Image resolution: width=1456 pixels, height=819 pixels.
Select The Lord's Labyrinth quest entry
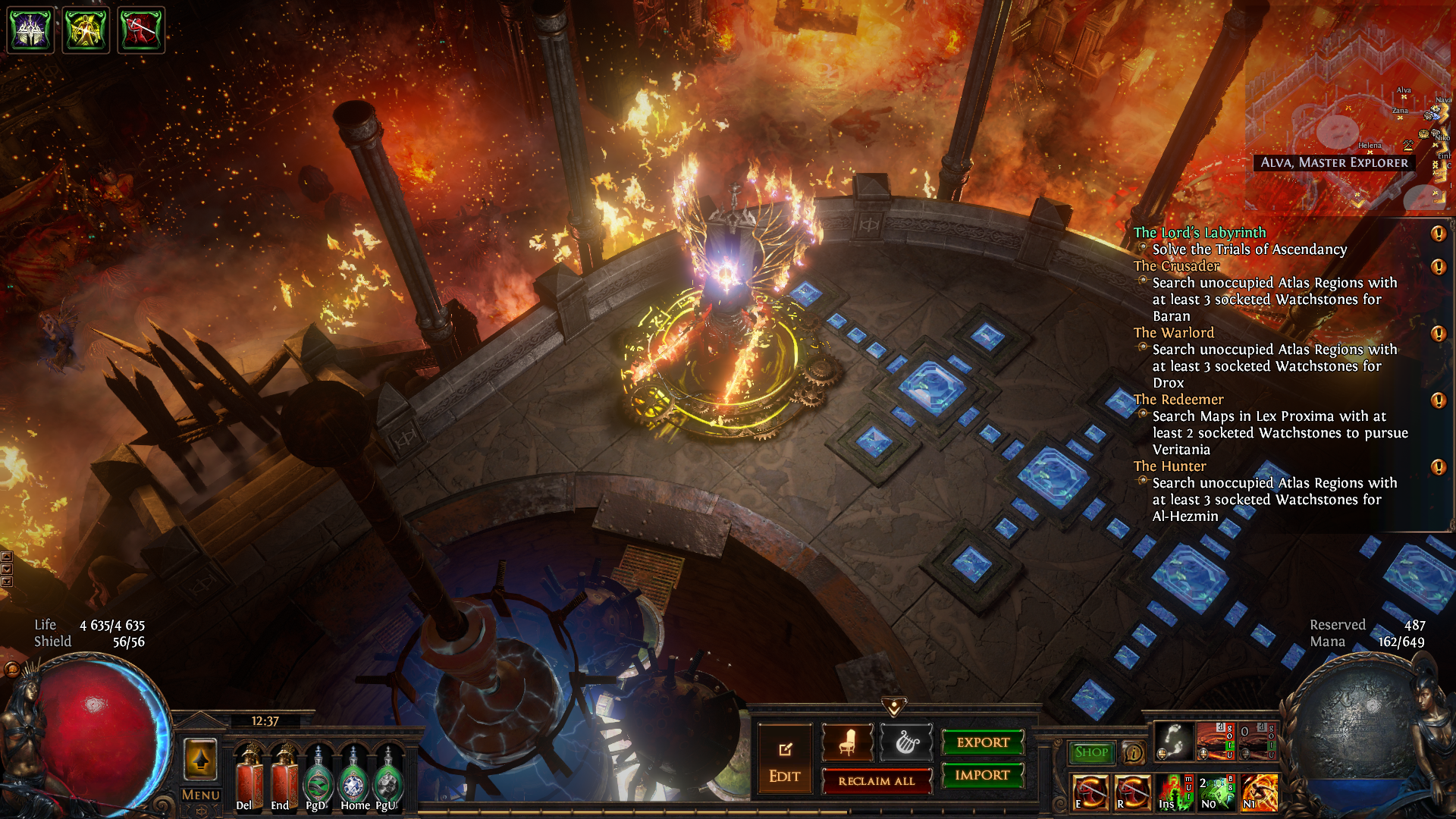pyautogui.click(x=1200, y=233)
